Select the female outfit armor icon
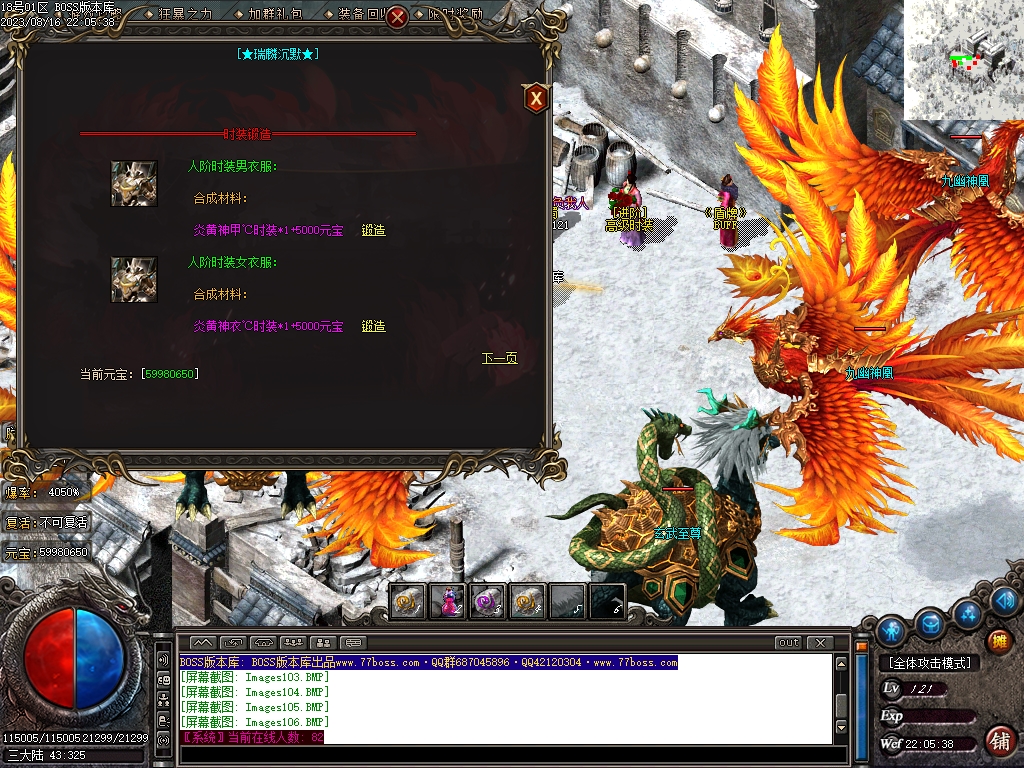Image resolution: width=1024 pixels, height=768 pixels. pyautogui.click(x=134, y=280)
